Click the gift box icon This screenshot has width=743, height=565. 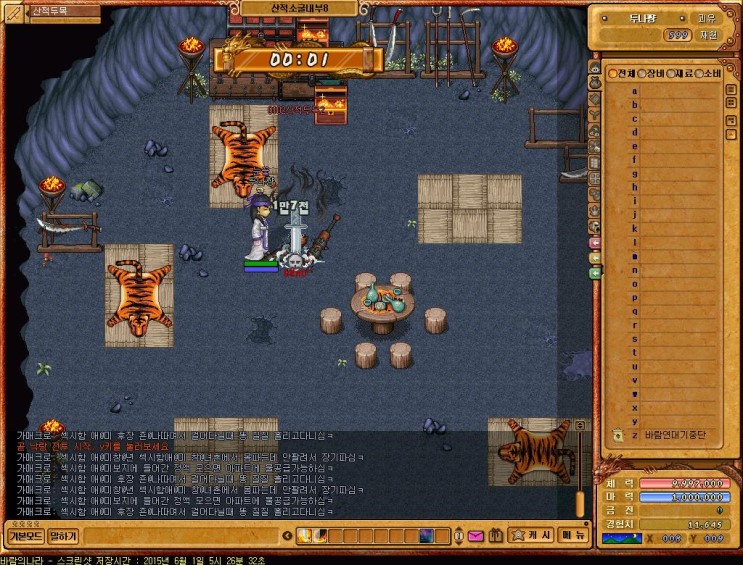point(495,536)
